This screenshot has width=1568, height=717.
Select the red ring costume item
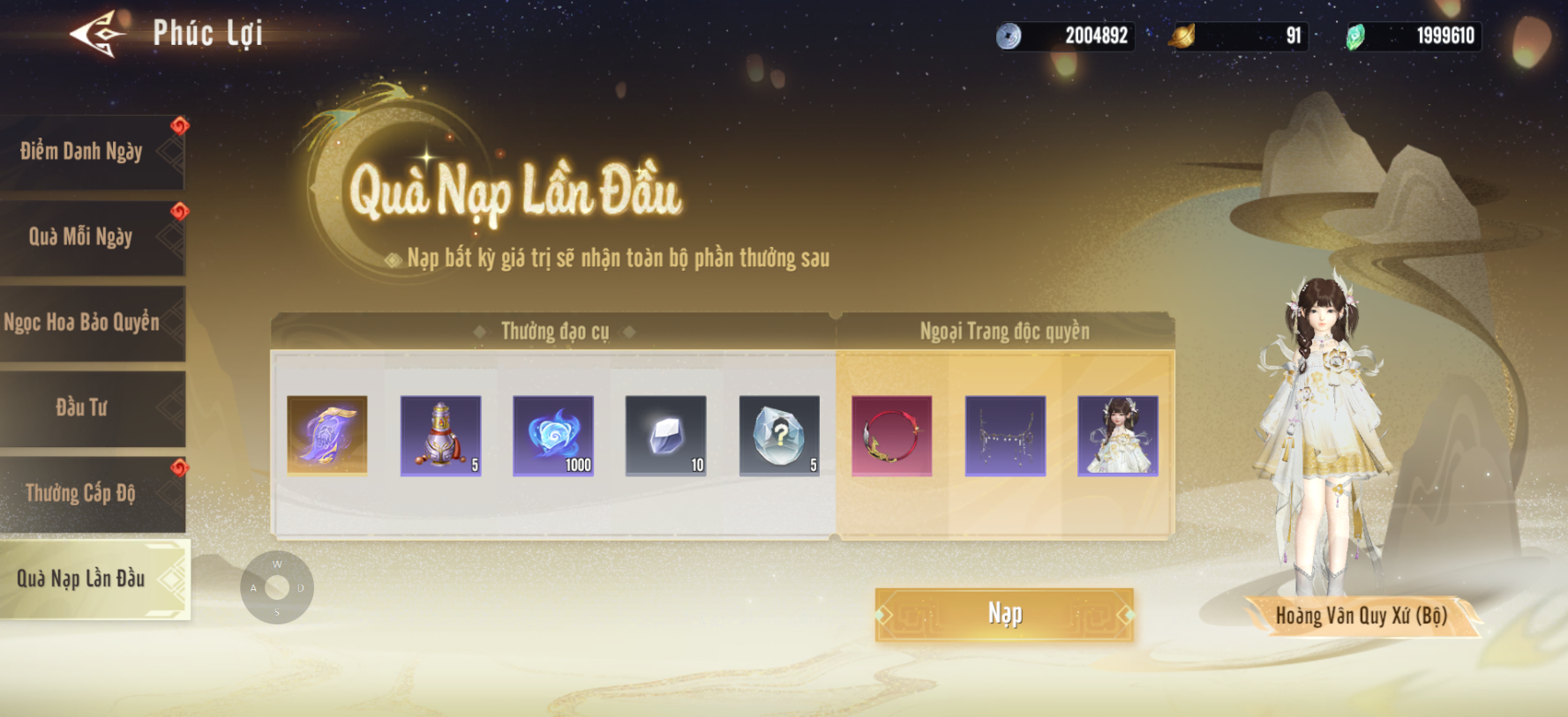point(892,436)
